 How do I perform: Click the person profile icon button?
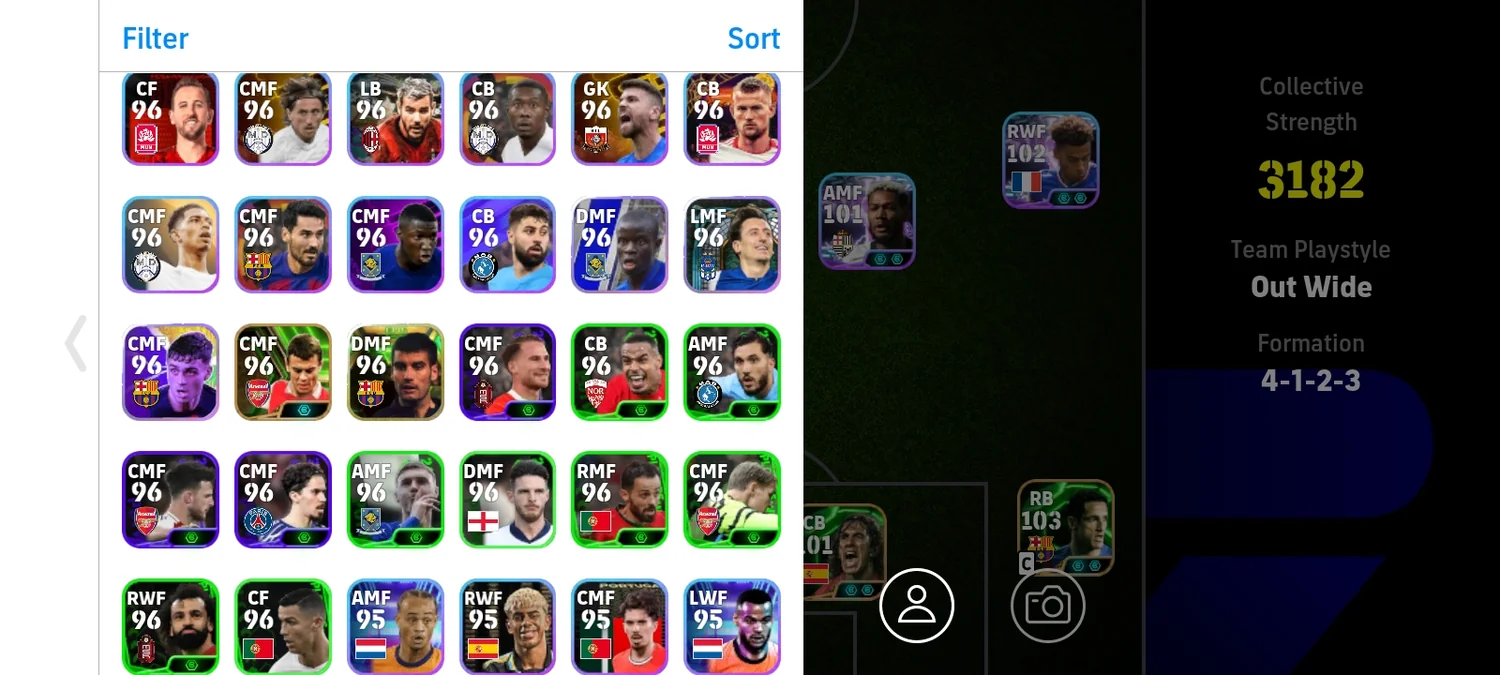click(x=917, y=605)
